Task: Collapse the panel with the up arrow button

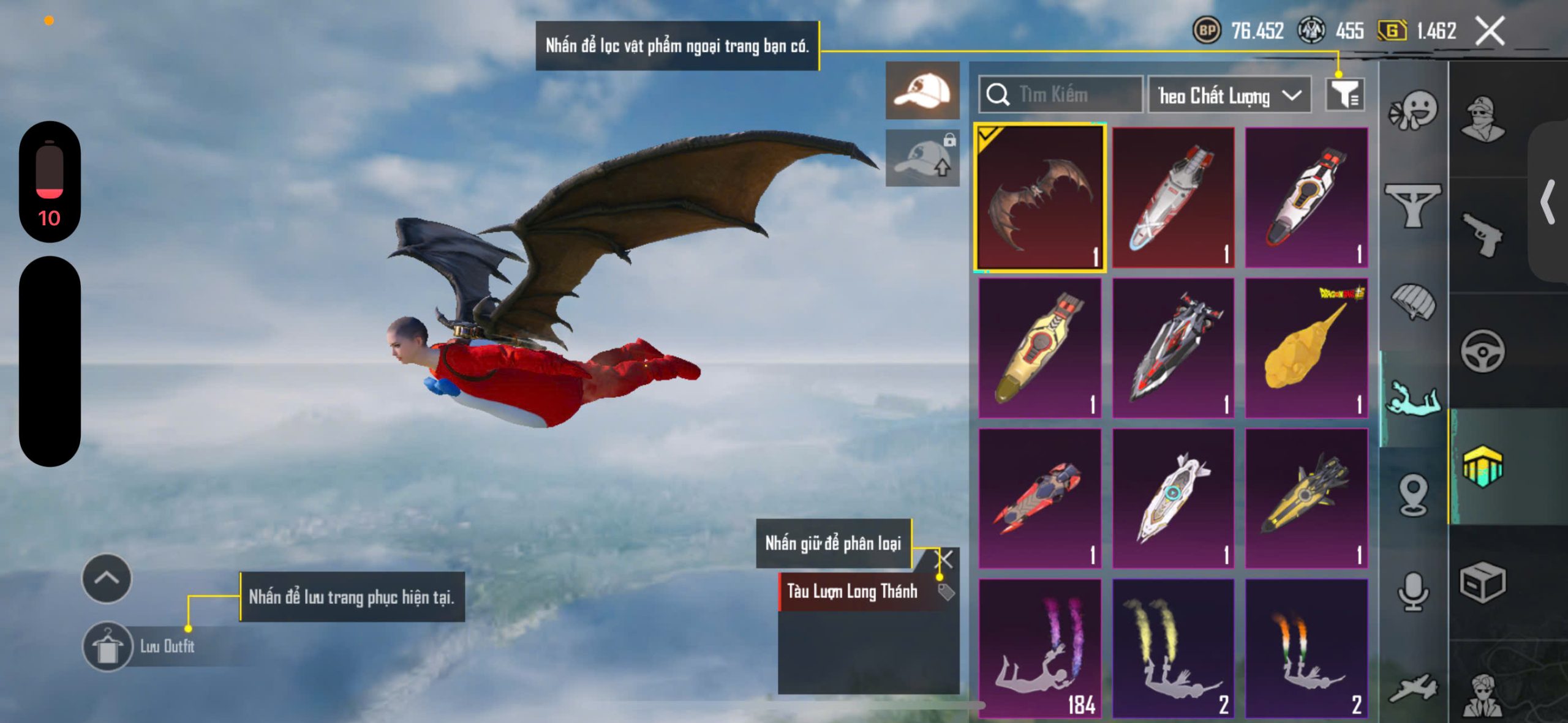Action: (x=107, y=578)
